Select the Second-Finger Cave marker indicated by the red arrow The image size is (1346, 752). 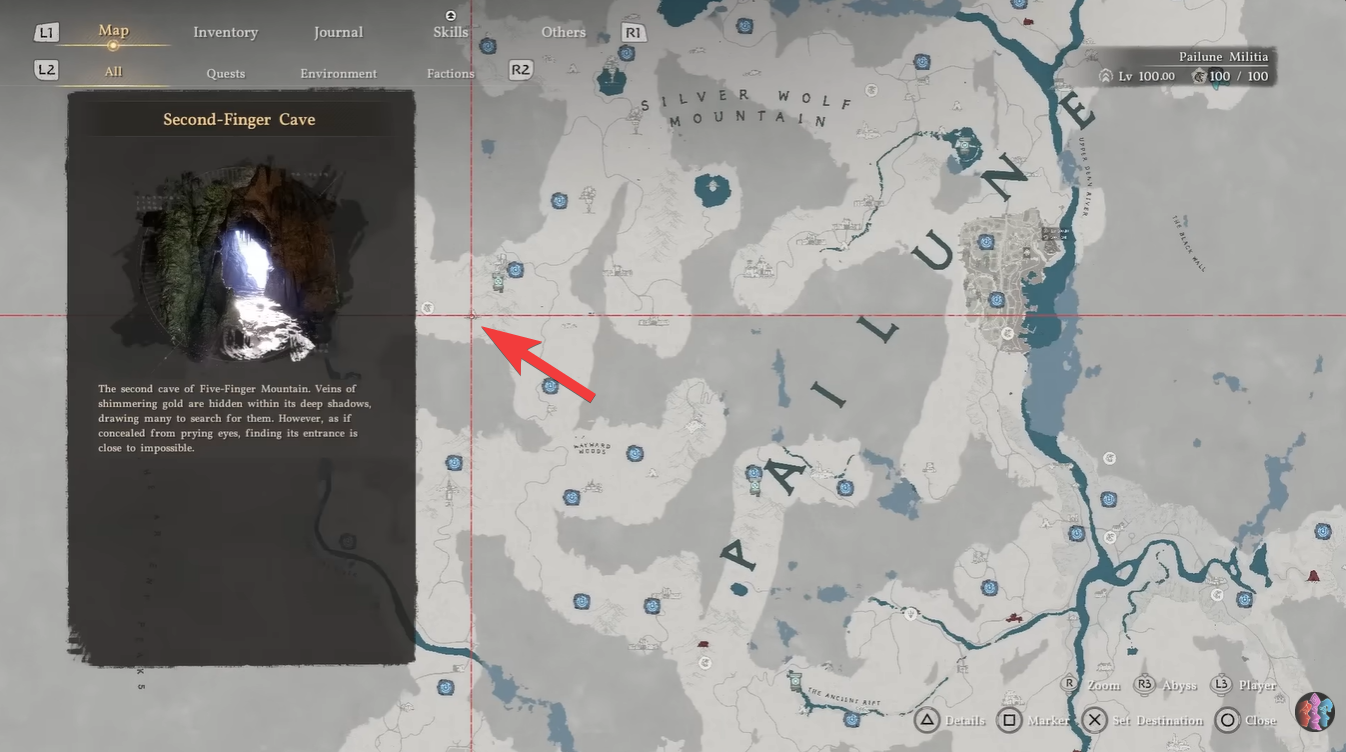tap(470, 314)
